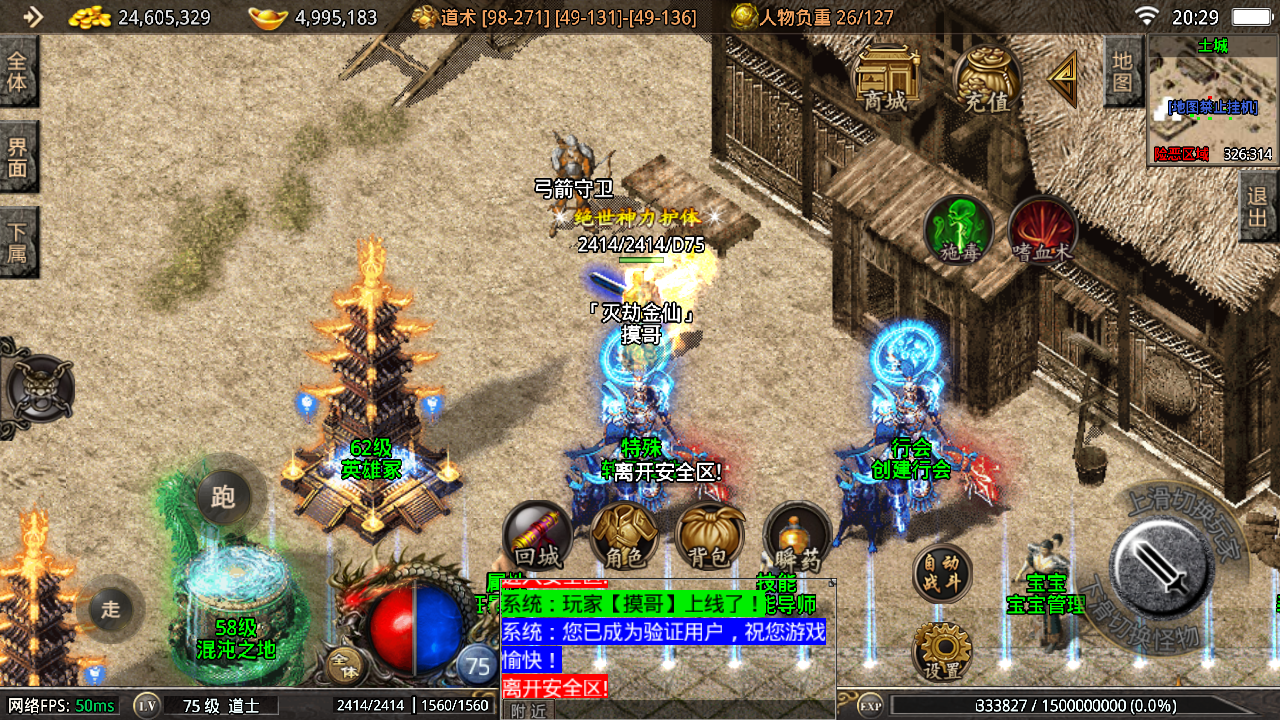Open the 充值 recharge menu
Image resolution: width=1280 pixels, height=720 pixels.
[x=987, y=77]
